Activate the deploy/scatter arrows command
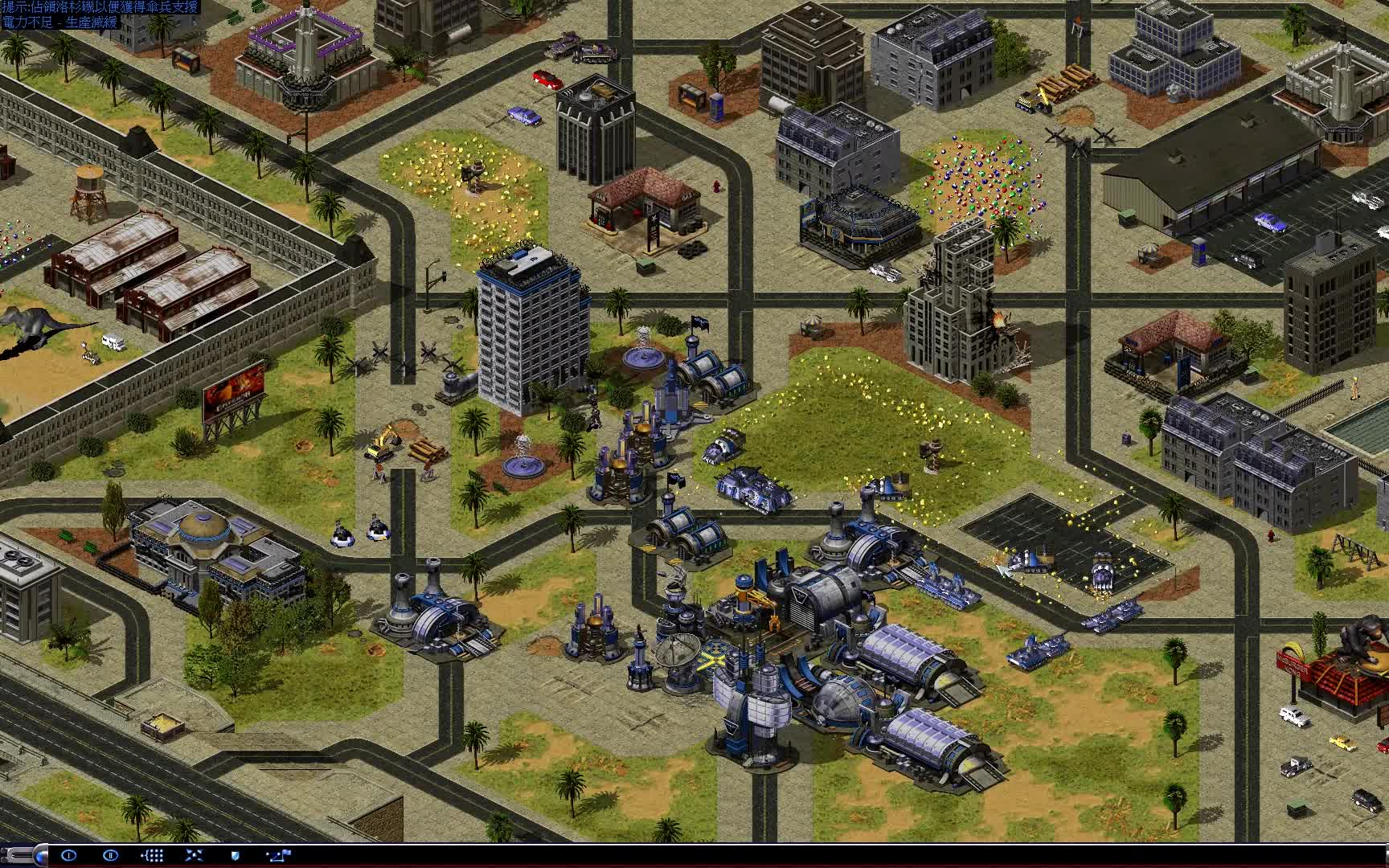 195,855
